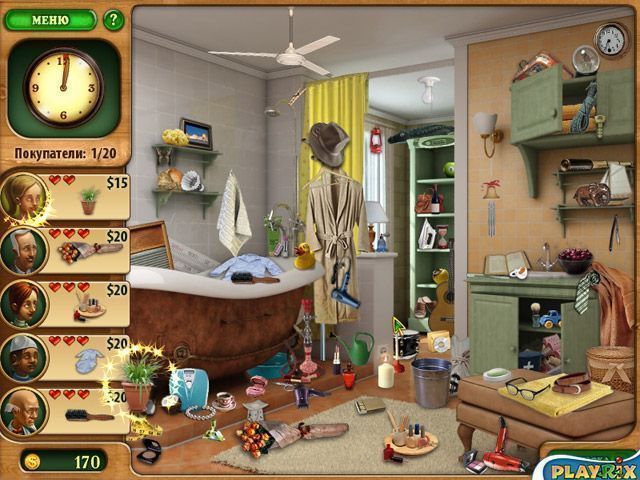640x480 pixels.
Task: Click the green question mark help button
Action: point(113,19)
